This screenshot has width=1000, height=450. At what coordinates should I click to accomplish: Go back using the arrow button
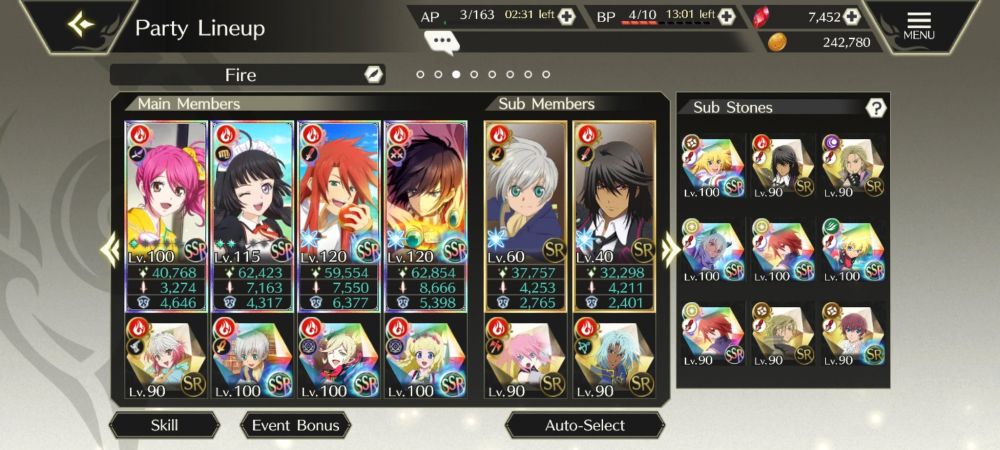point(82,24)
